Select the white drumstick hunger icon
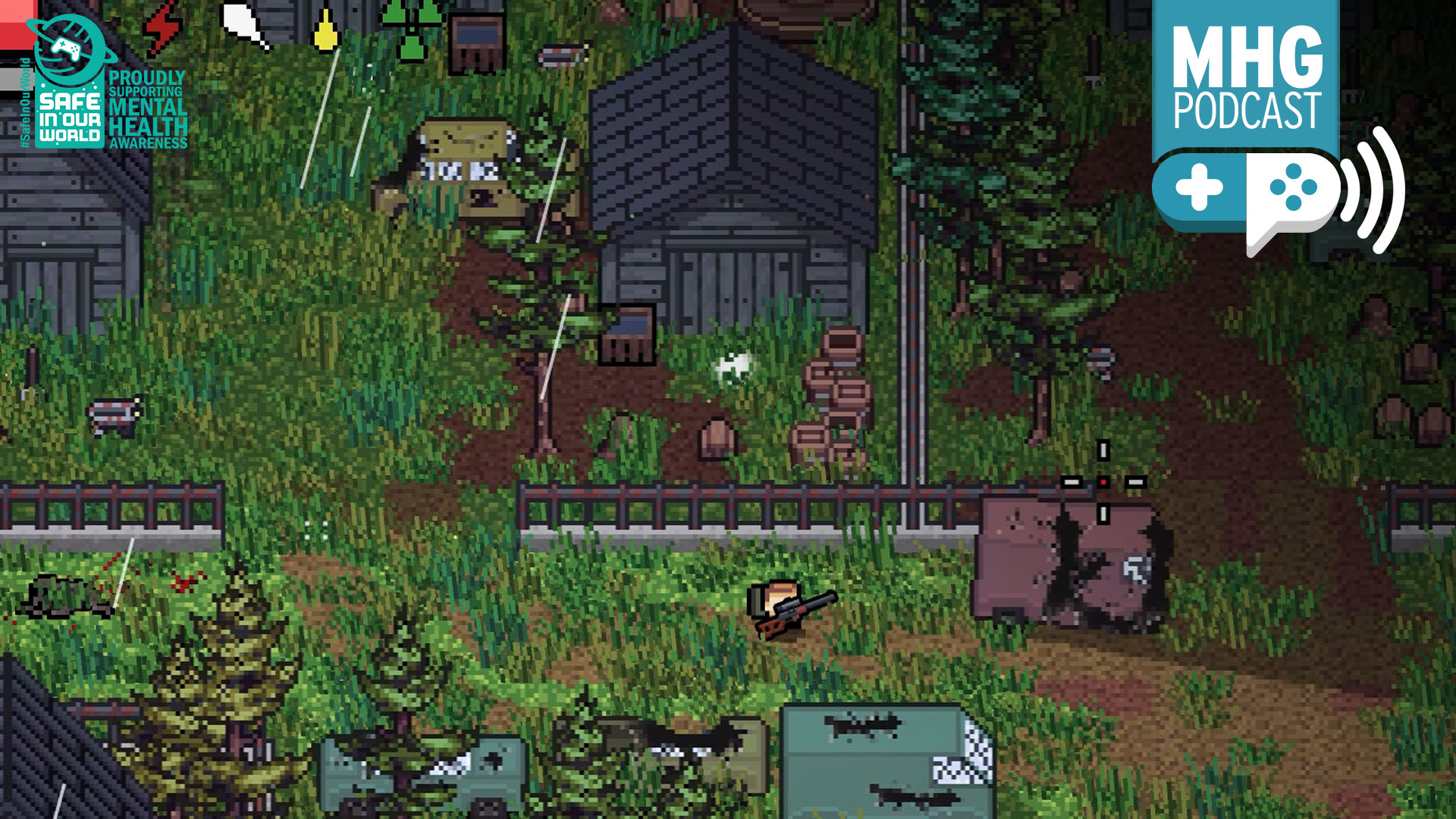 pos(244,26)
